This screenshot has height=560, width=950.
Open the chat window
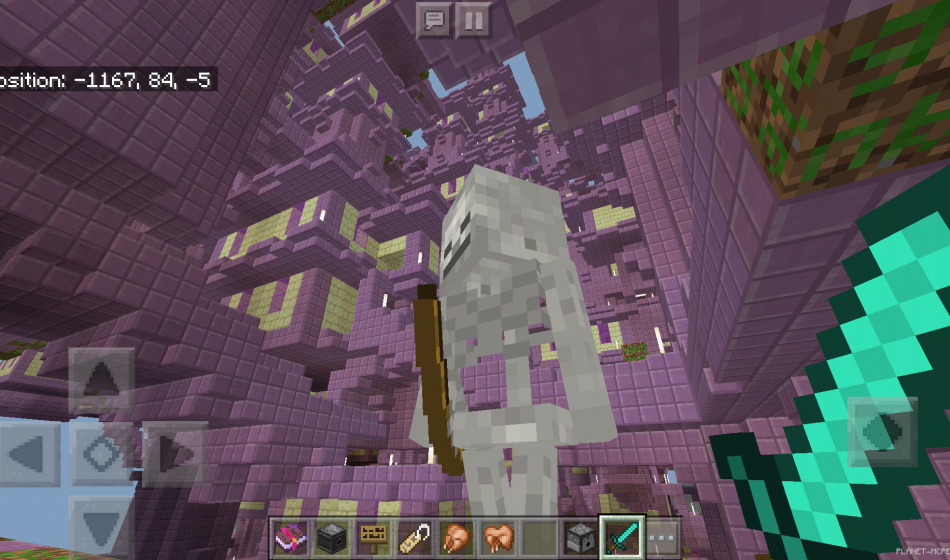tap(434, 19)
